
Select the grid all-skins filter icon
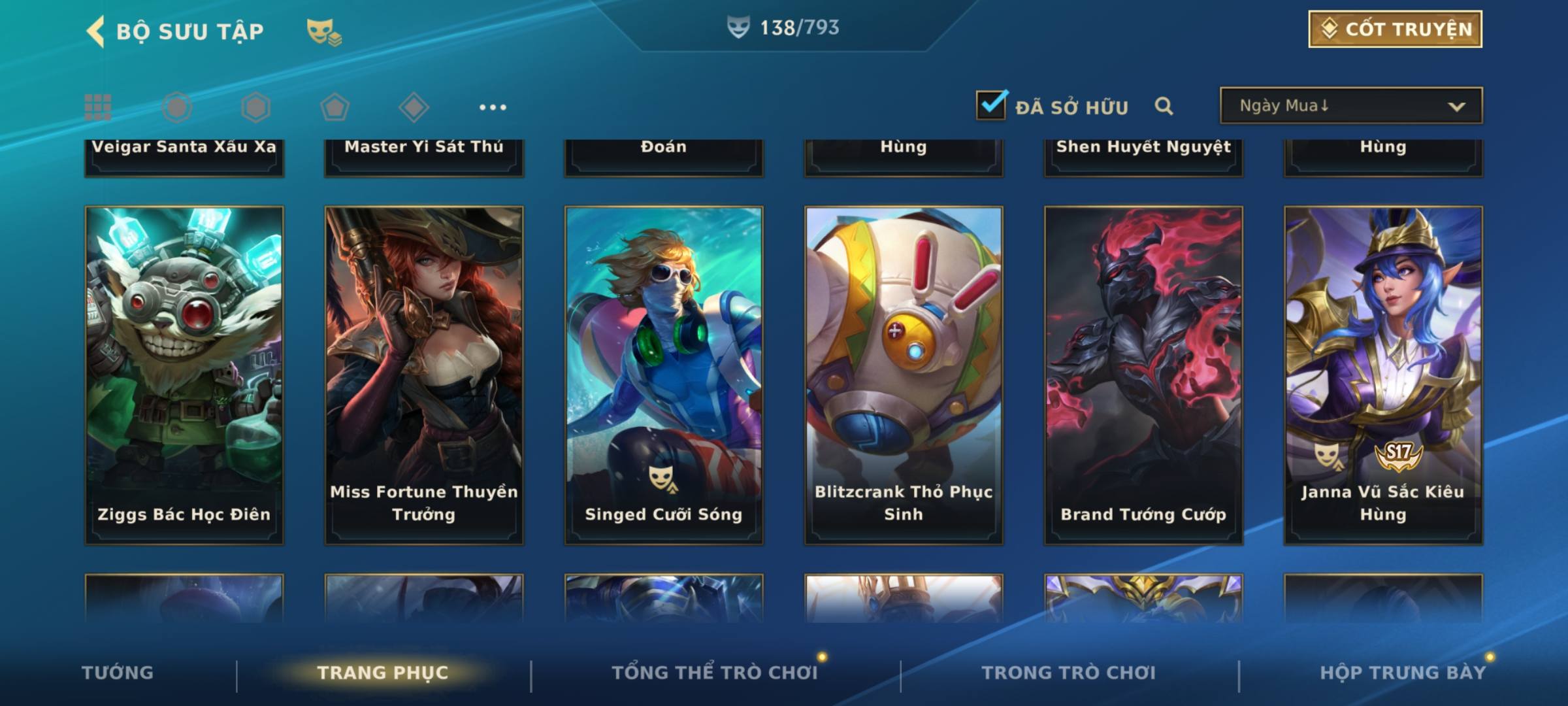[98, 107]
